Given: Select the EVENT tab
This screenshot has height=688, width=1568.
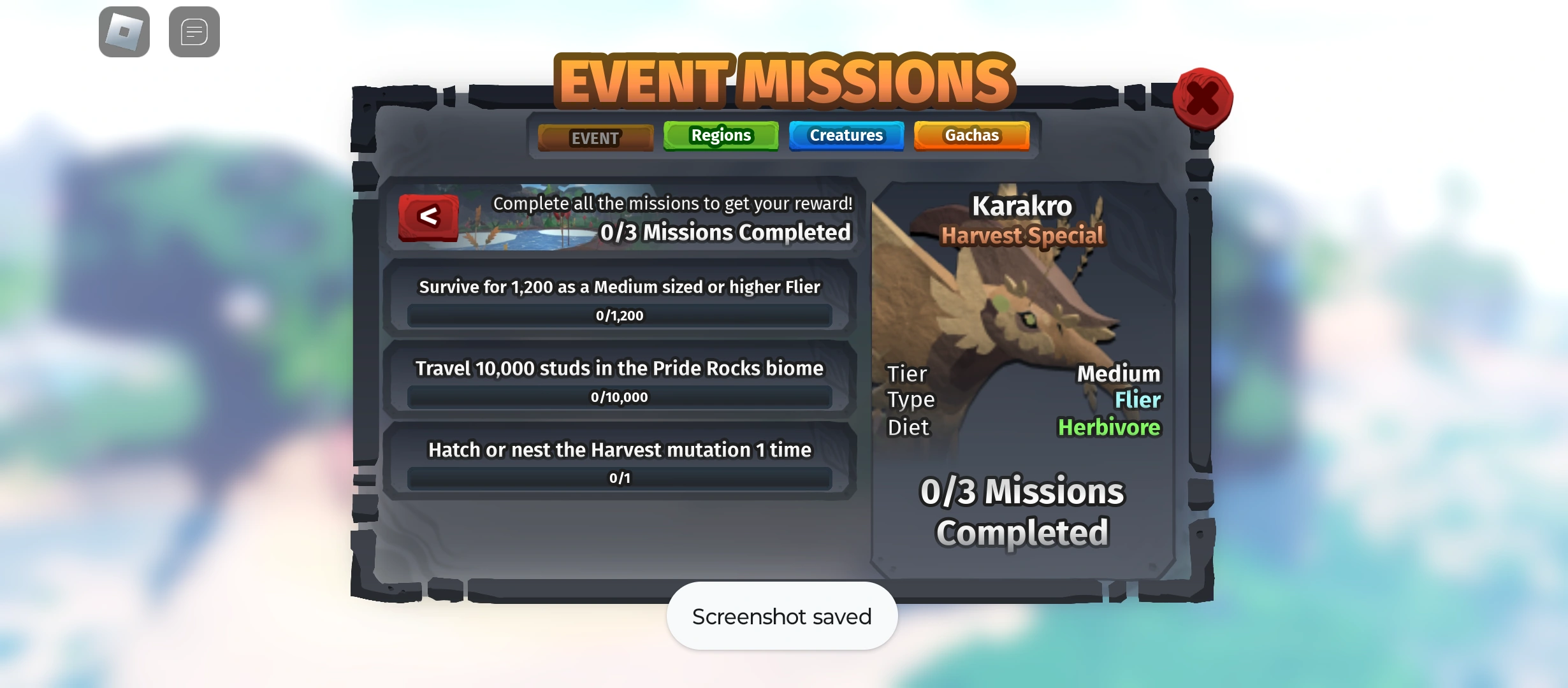Looking at the screenshot, I should coord(595,136).
